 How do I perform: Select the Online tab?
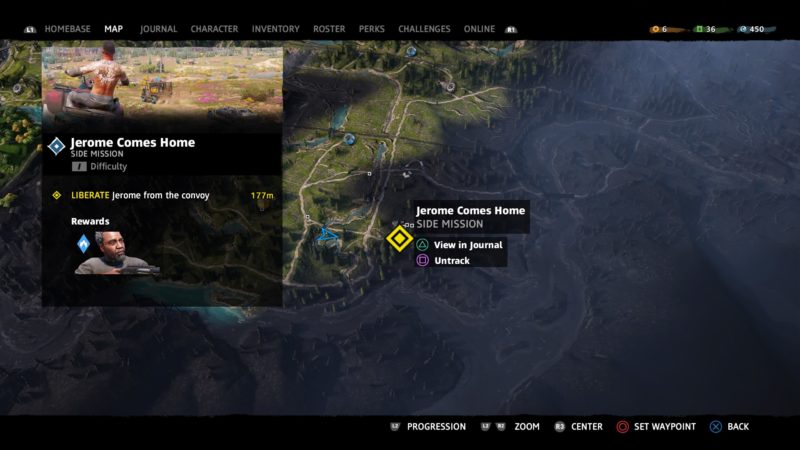(479, 29)
